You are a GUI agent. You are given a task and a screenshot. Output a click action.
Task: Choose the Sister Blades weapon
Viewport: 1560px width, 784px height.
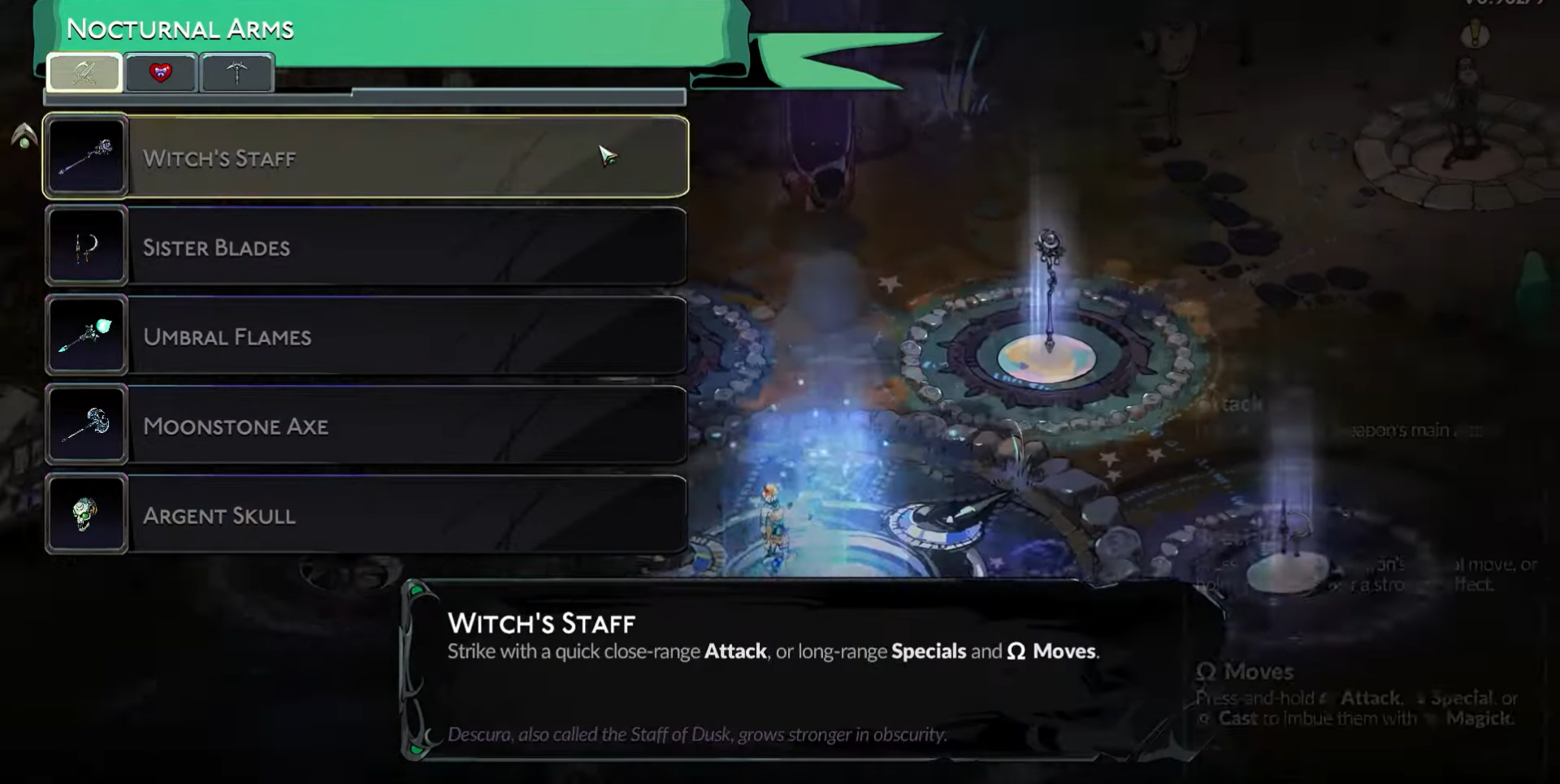tap(366, 246)
